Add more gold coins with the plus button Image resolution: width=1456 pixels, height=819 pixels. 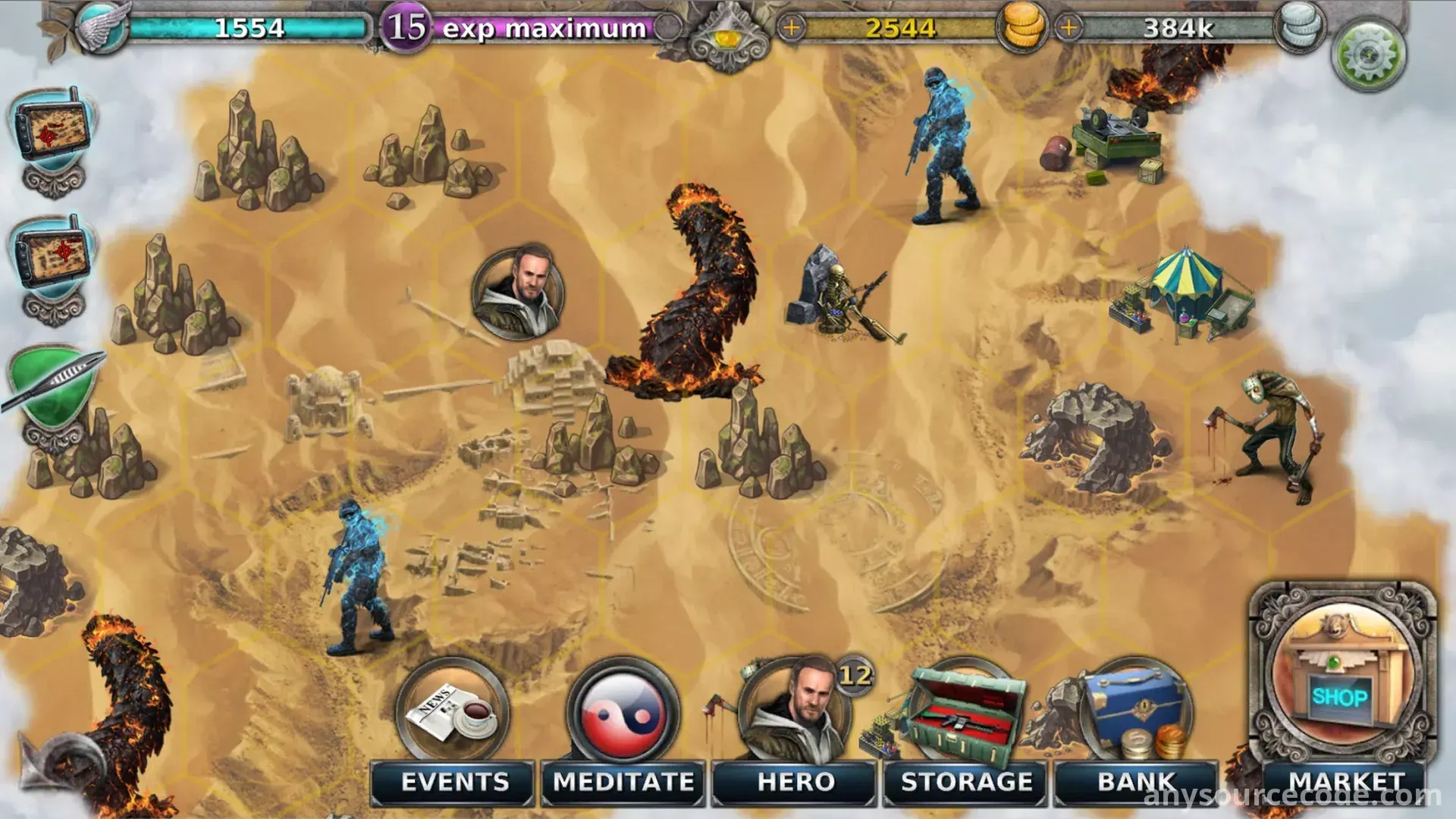coord(791,28)
